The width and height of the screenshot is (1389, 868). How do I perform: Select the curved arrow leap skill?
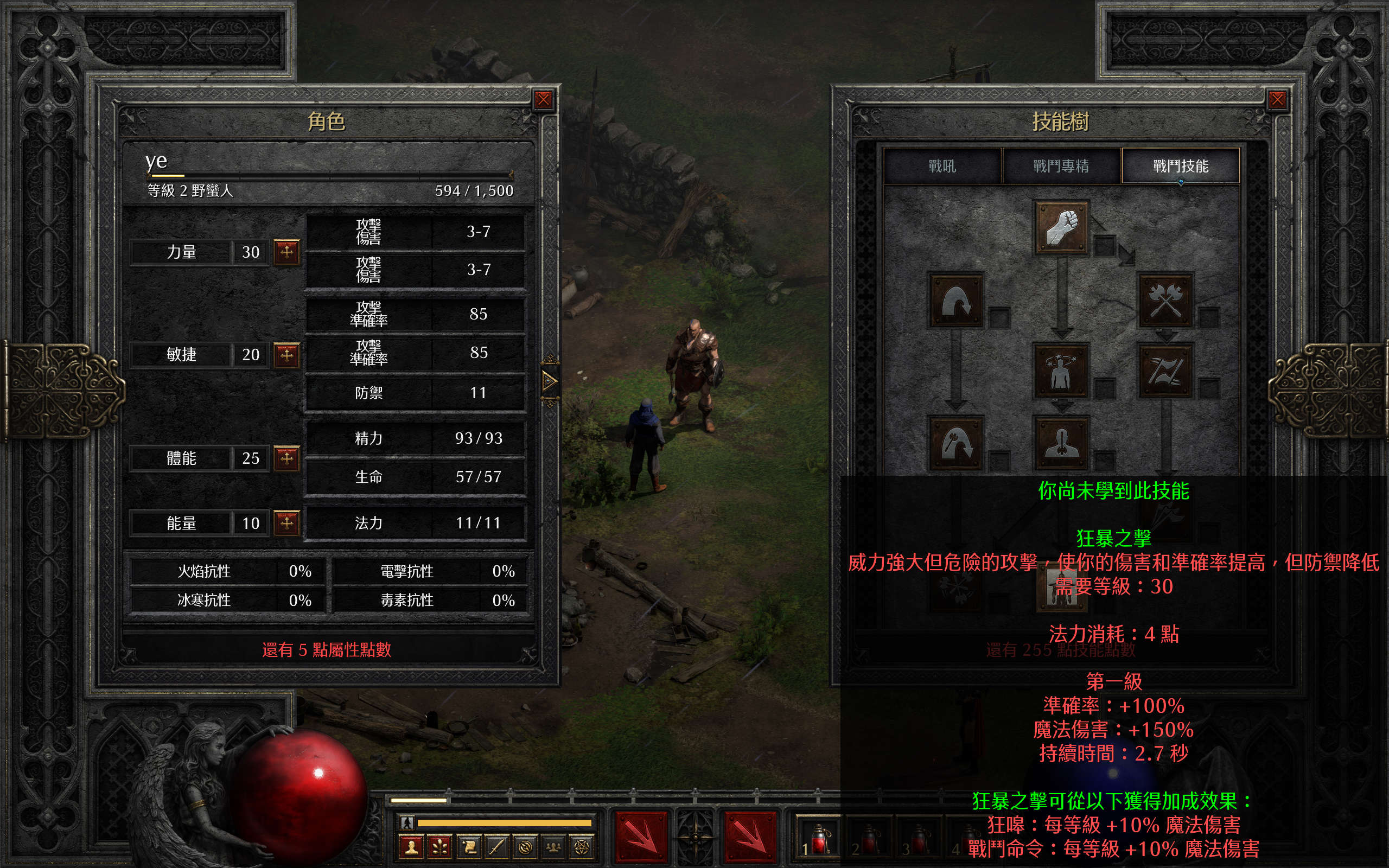955,299
